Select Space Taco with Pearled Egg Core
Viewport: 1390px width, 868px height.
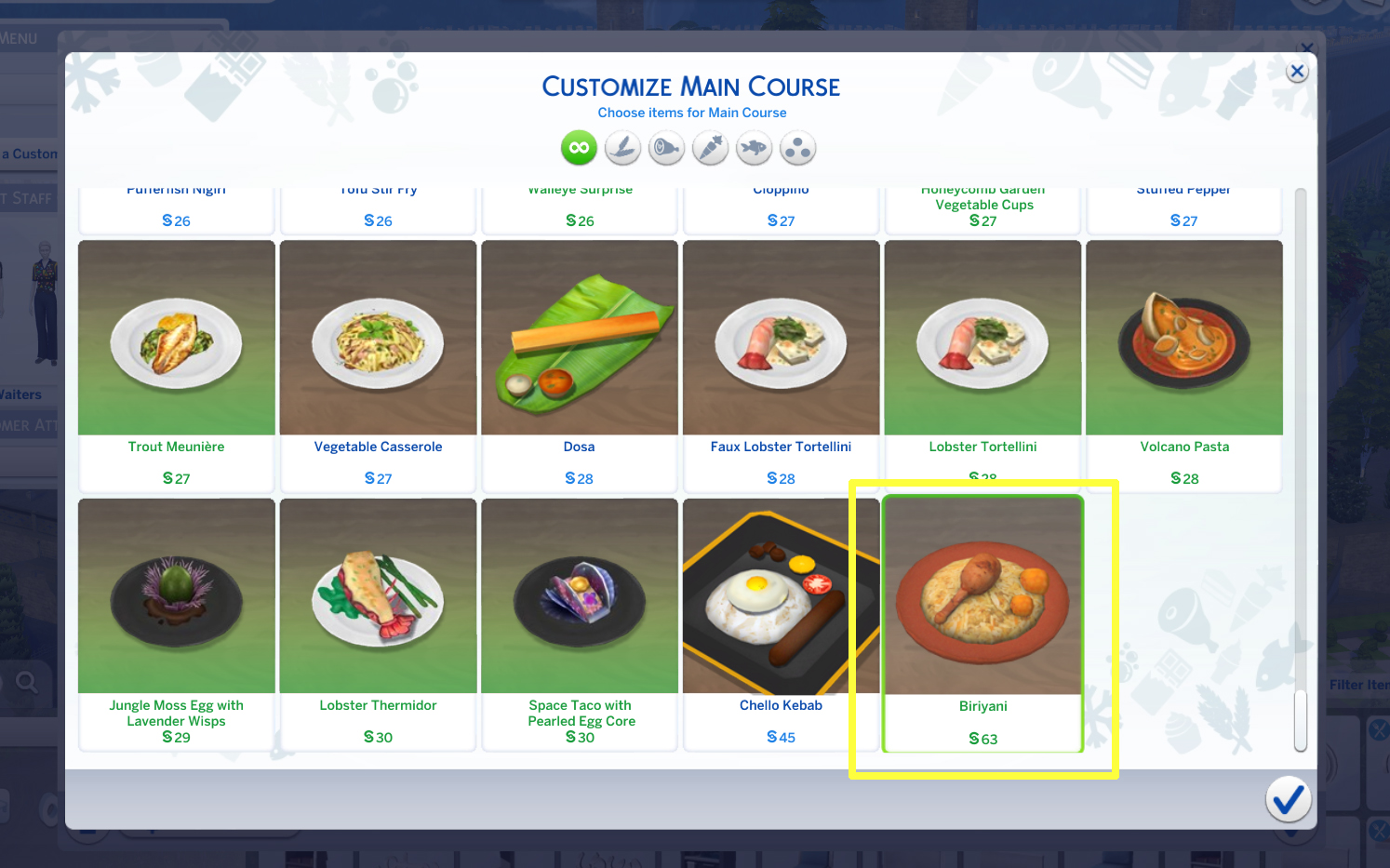(579, 595)
